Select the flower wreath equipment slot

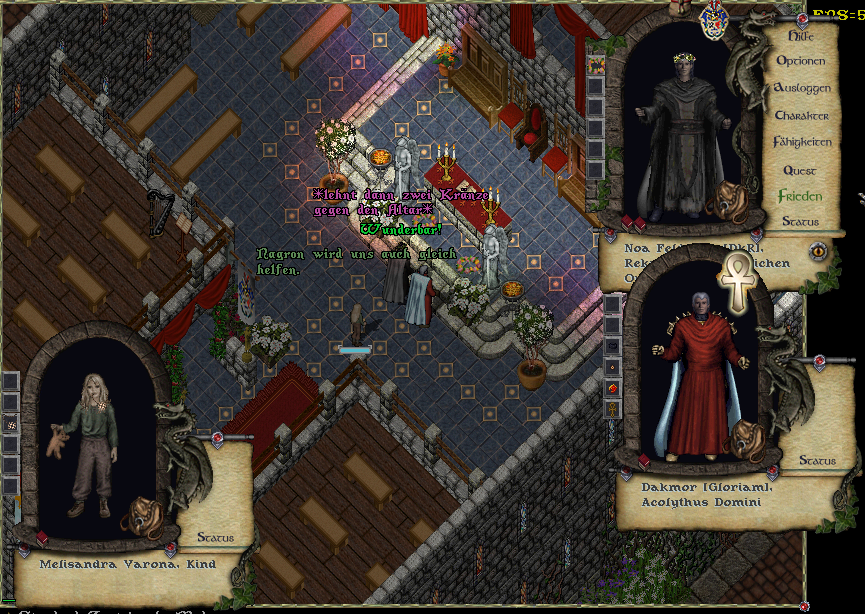point(596,66)
